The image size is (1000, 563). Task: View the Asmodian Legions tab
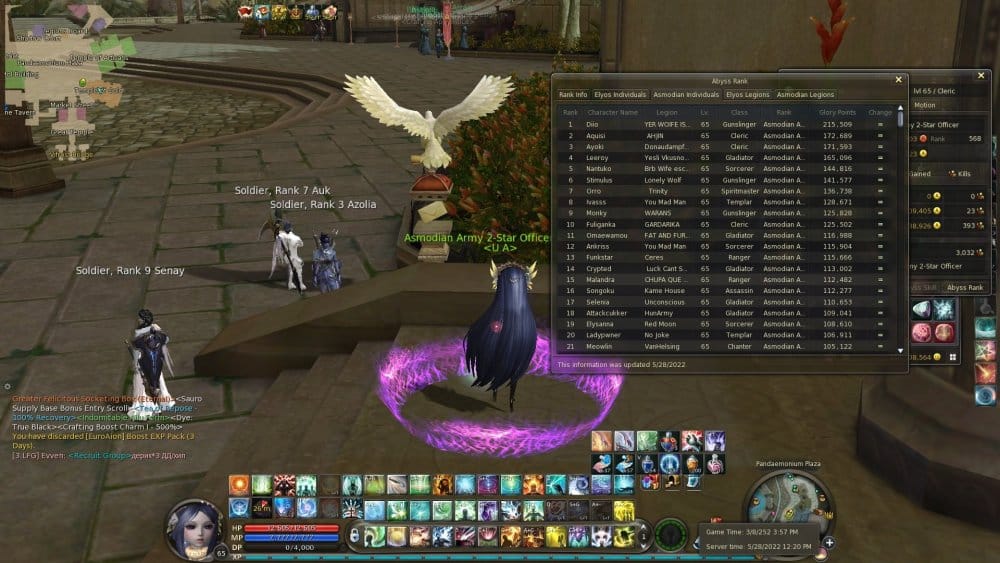806,95
